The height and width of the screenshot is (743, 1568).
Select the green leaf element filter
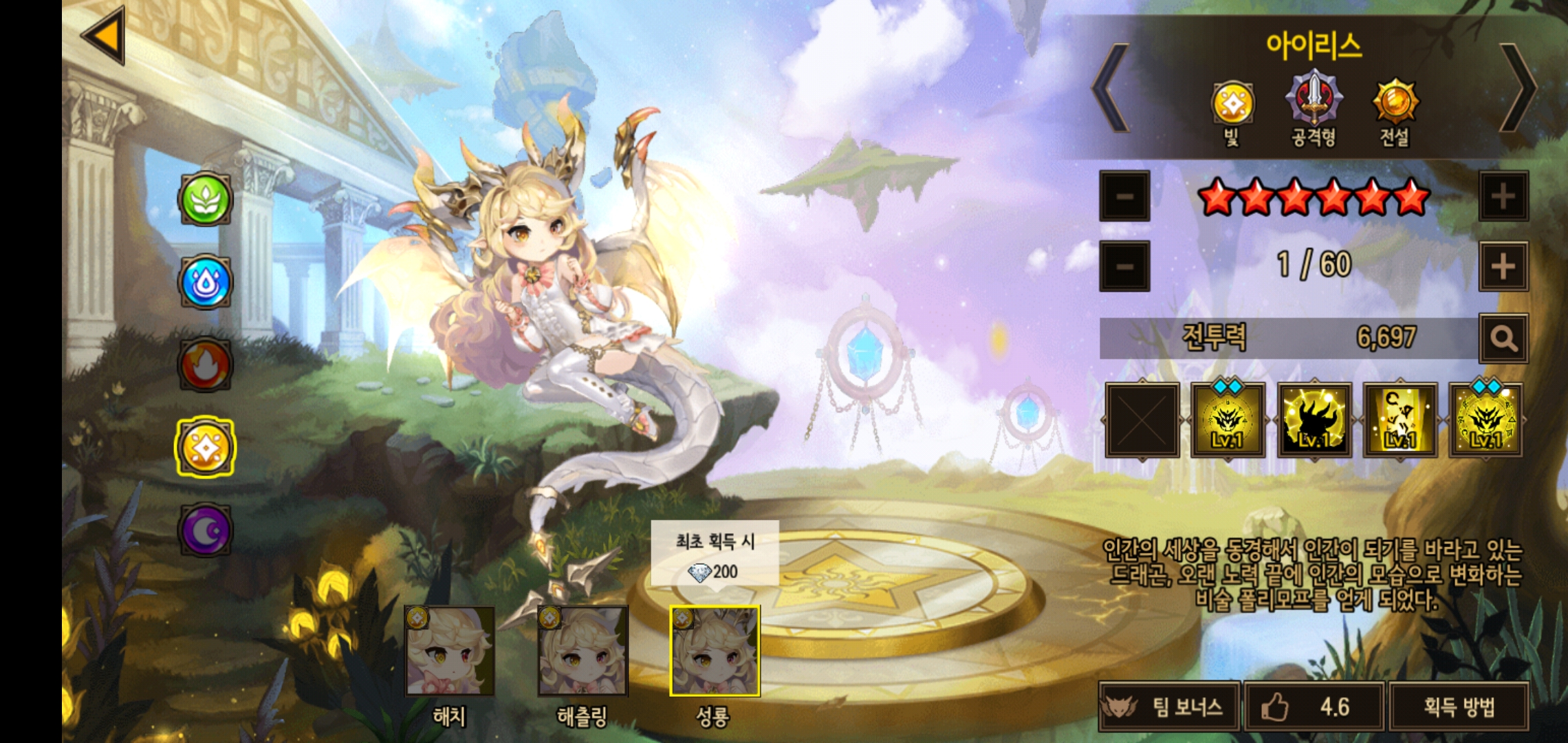pos(205,200)
